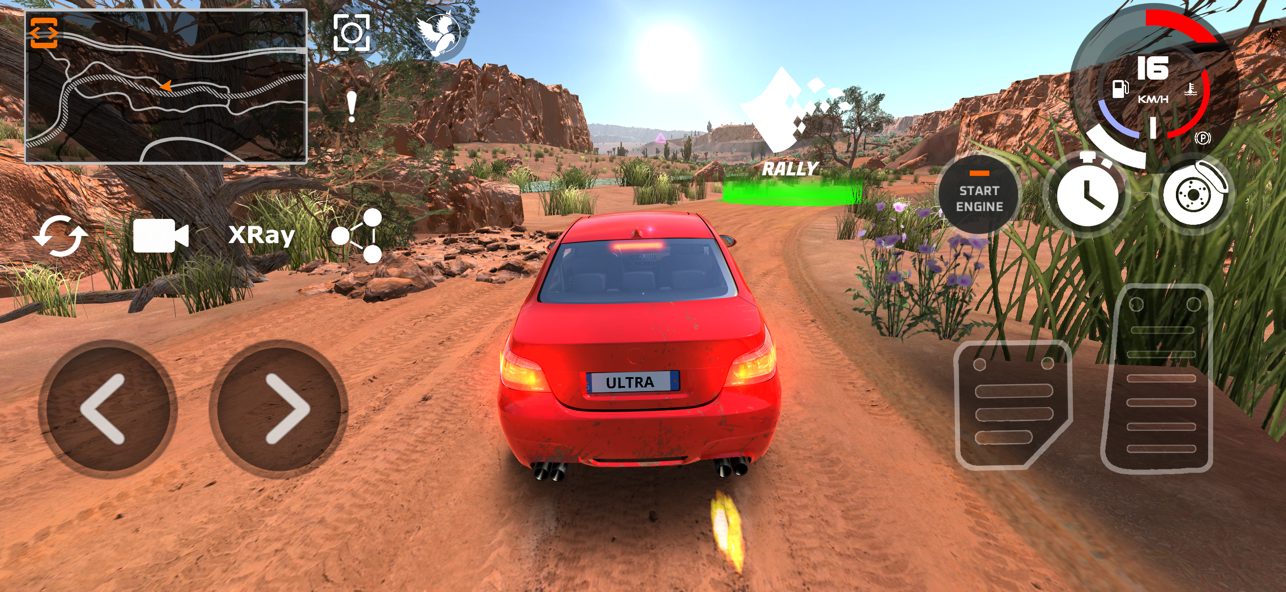The width and height of the screenshot is (1286, 592).
Task: Open the share nodes icon
Action: coord(357,236)
